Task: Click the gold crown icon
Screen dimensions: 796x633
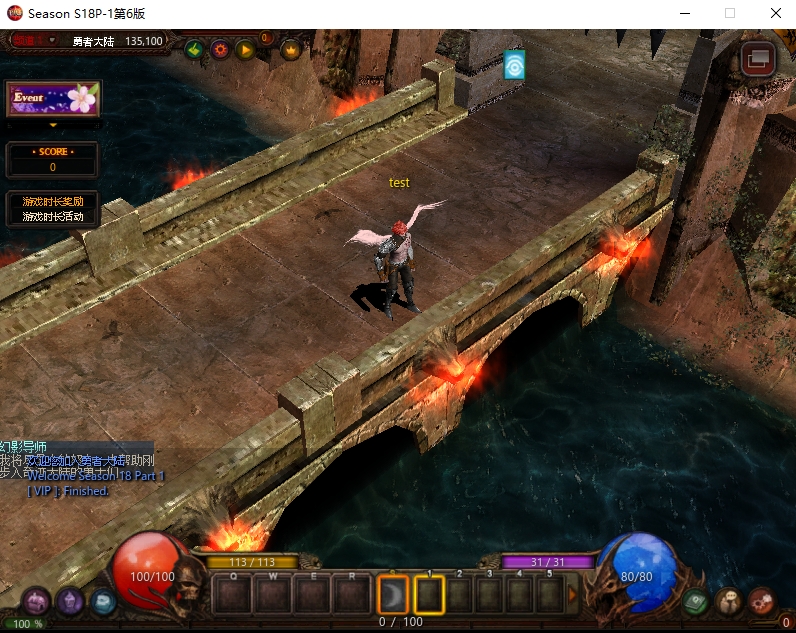Action: tap(291, 49)
